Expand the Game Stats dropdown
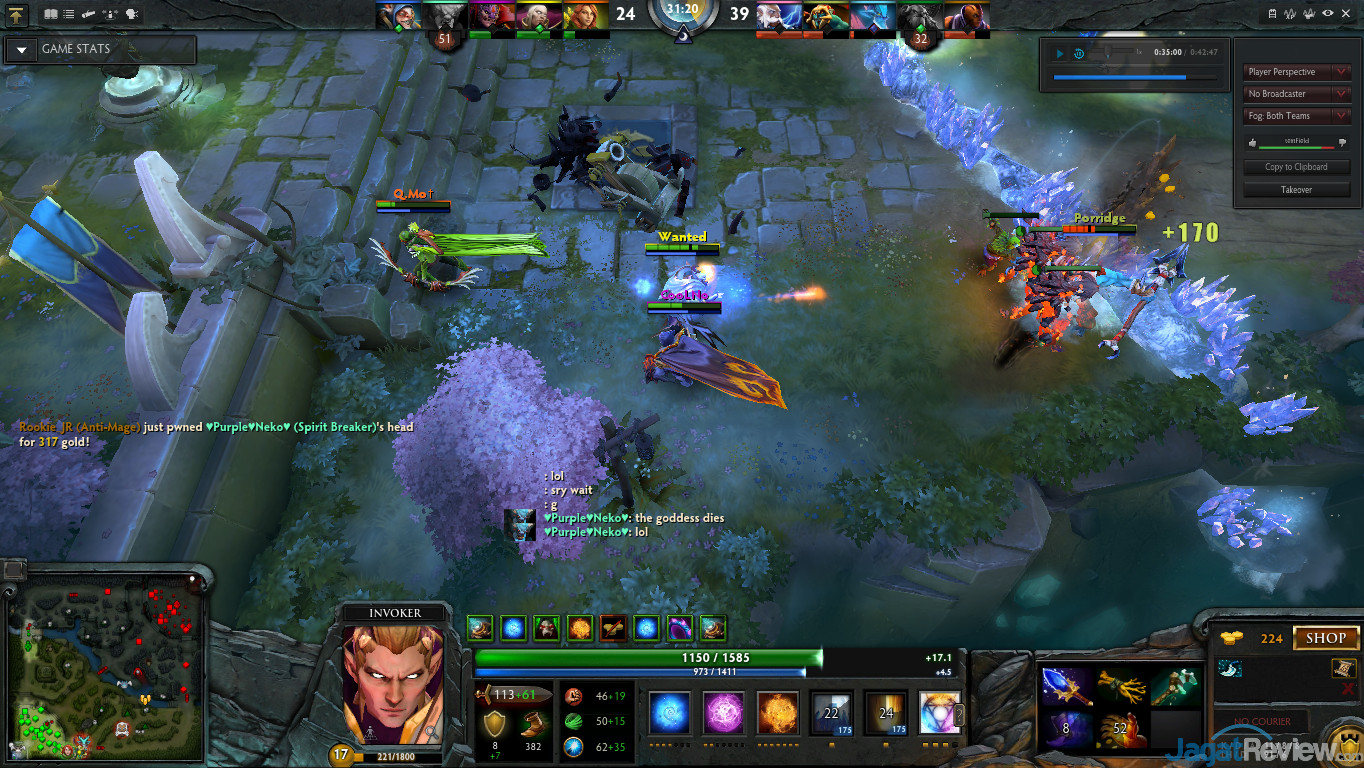 coord(21,49)
